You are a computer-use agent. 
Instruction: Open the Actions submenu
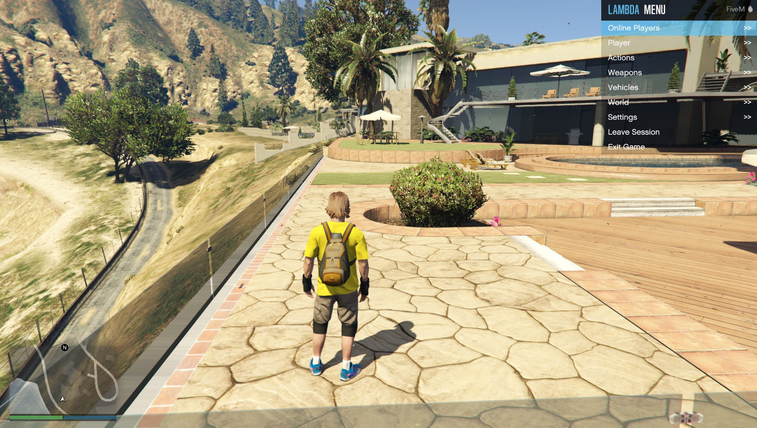tap(678, 58)
